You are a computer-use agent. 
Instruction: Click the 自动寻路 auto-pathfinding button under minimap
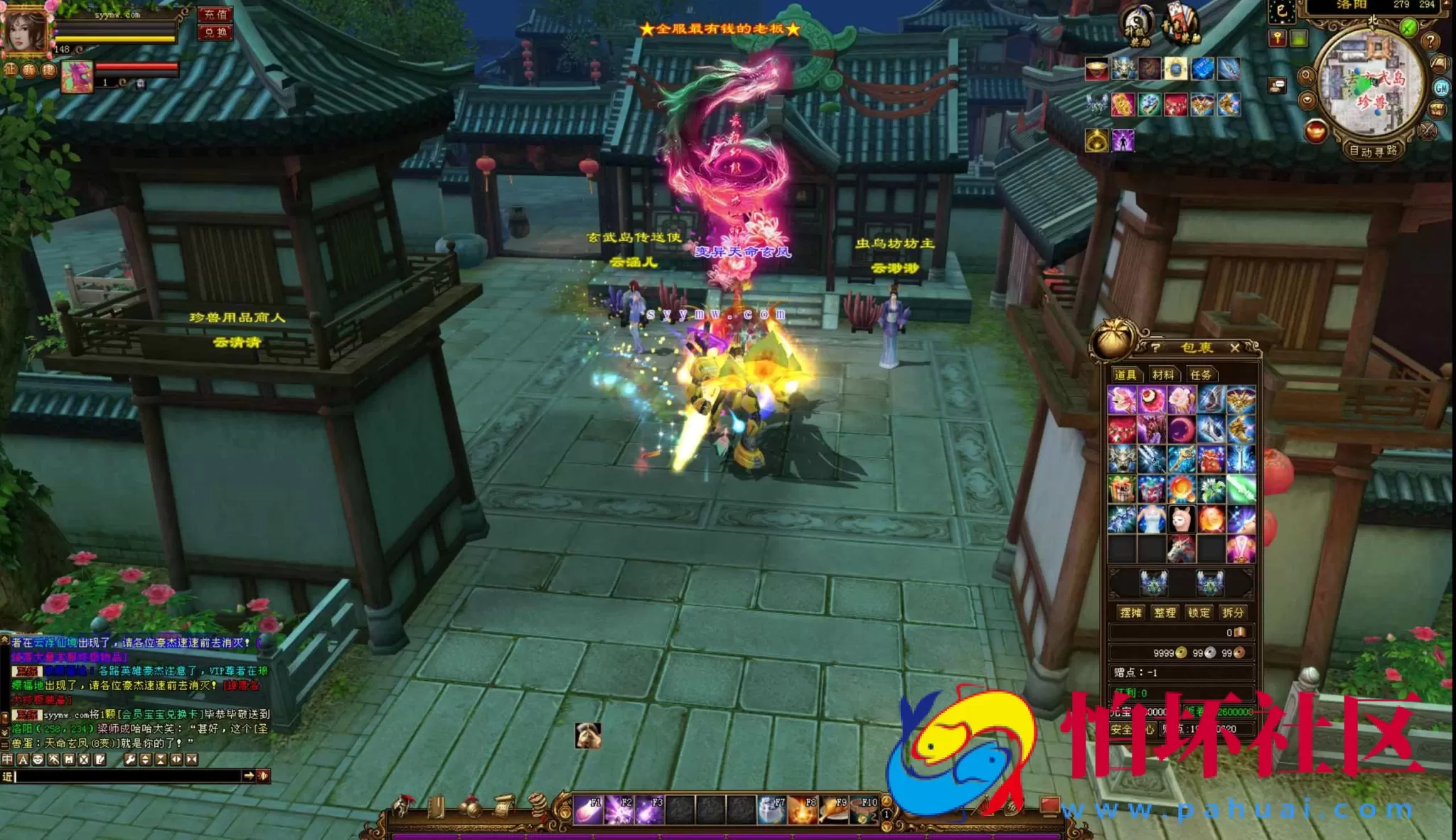point(1374,151)
